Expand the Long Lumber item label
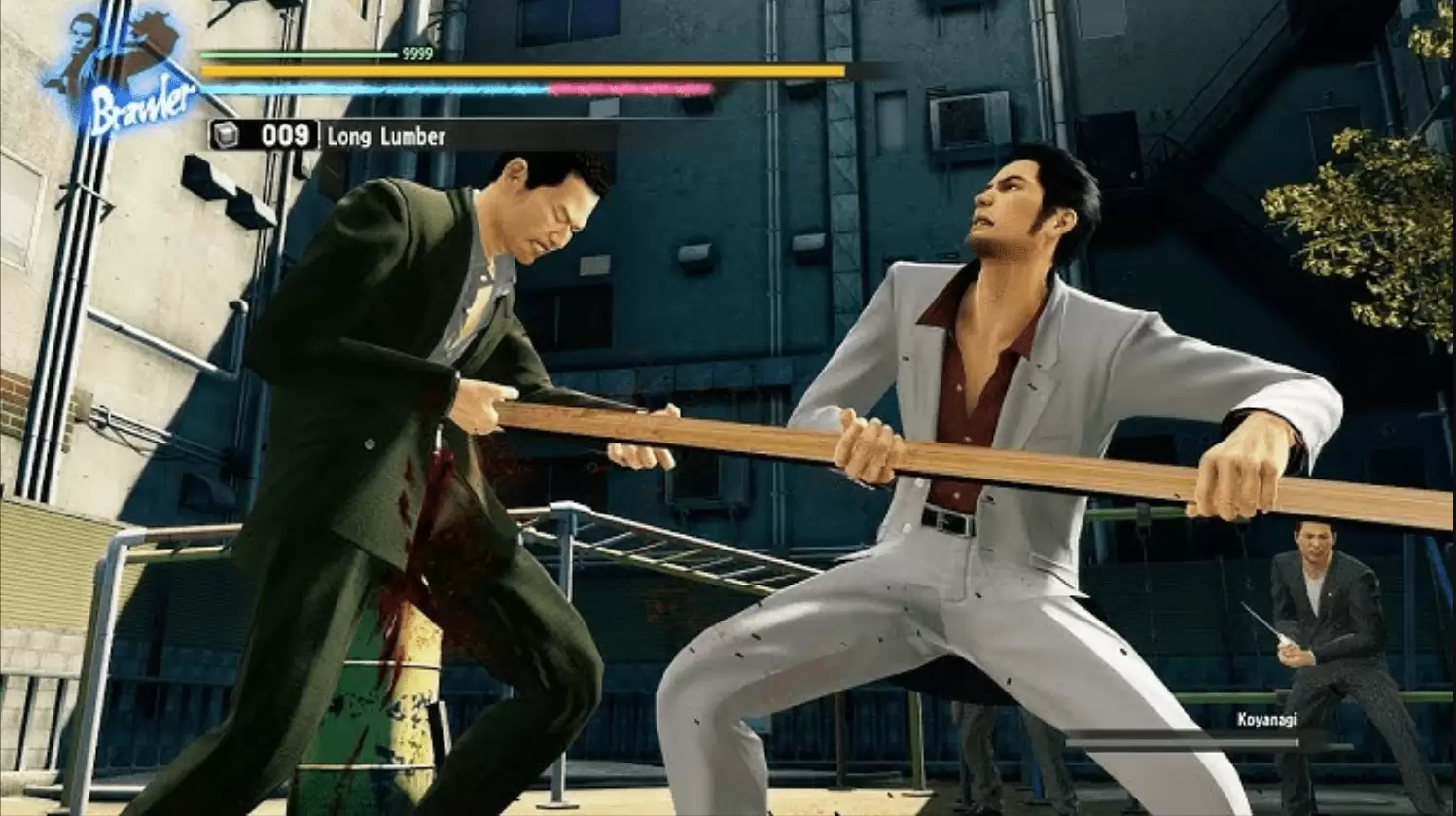This screenshot has width=1456, height=816. click(x=385, y=137)
